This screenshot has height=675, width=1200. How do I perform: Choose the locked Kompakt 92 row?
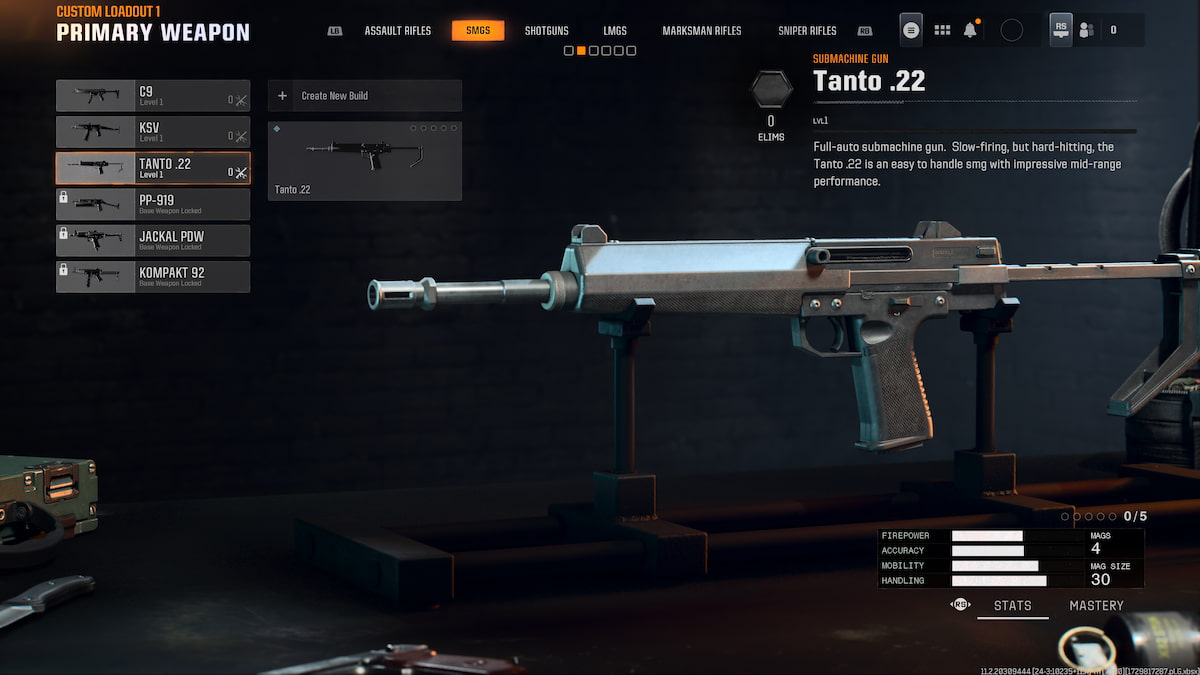tap(153, 276)
